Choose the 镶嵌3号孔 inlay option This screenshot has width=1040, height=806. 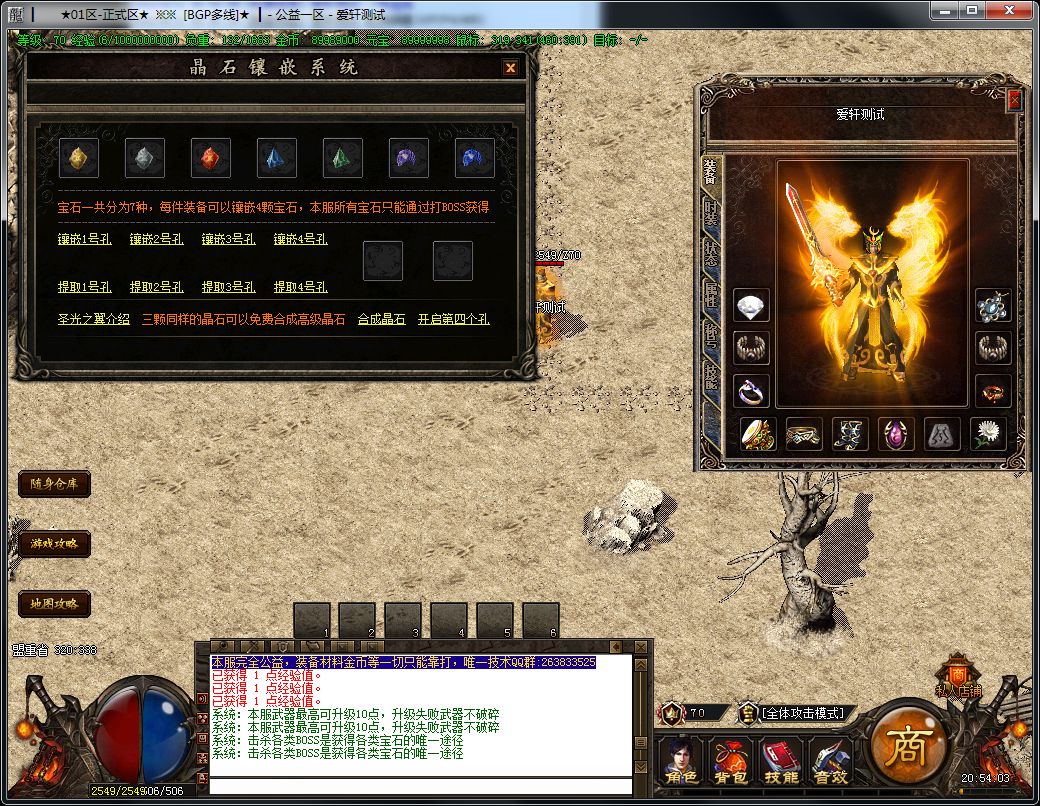pos(229,240)
